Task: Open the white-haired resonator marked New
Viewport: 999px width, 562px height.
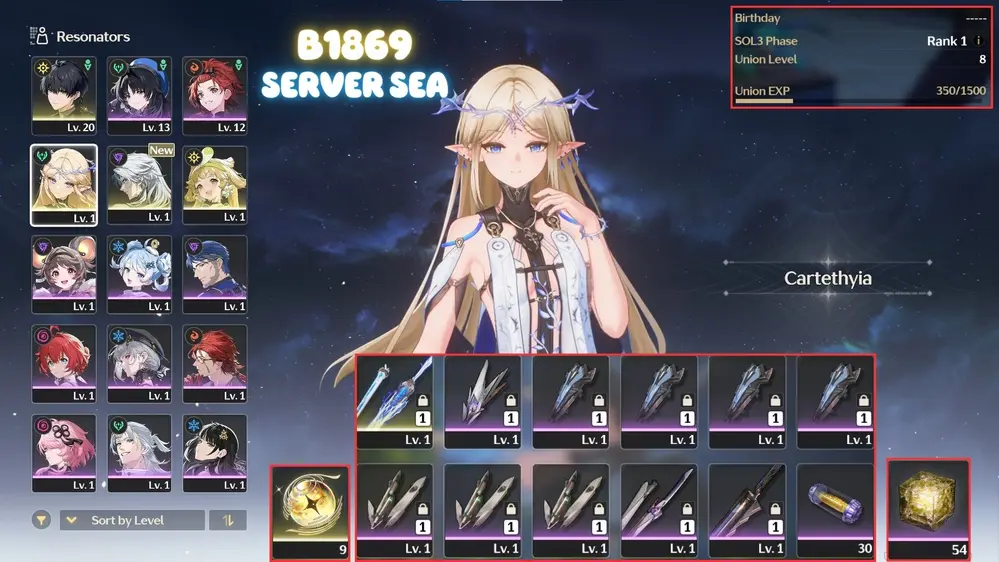Action: (x=139, y=185)
